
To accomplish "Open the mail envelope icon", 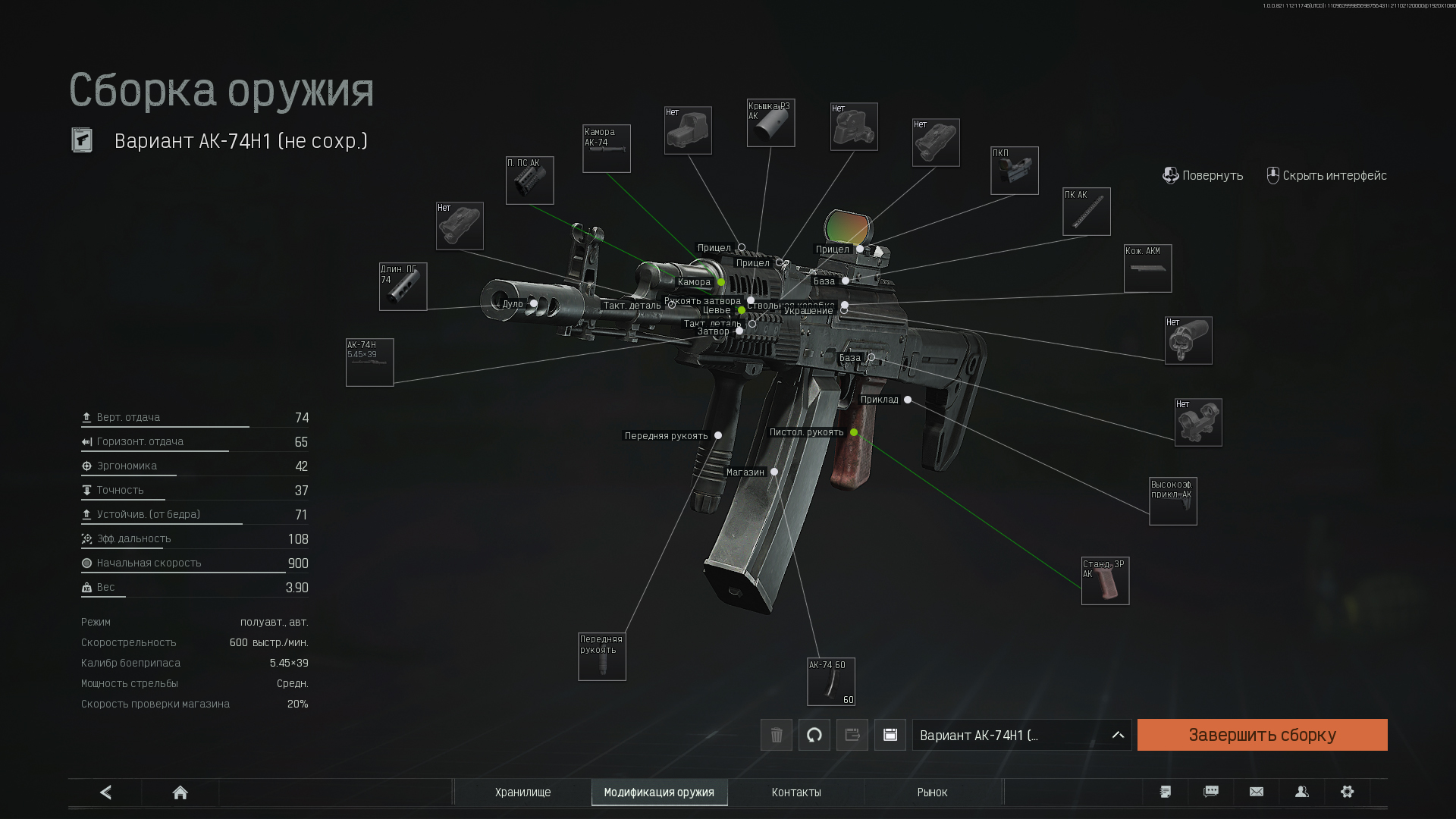I will point(1257,792).
